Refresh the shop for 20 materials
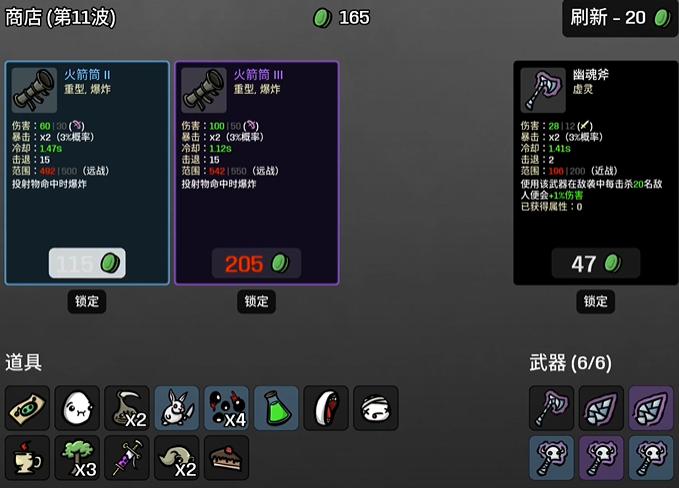This screenshot has width=679, height=488. coord(620,18)
